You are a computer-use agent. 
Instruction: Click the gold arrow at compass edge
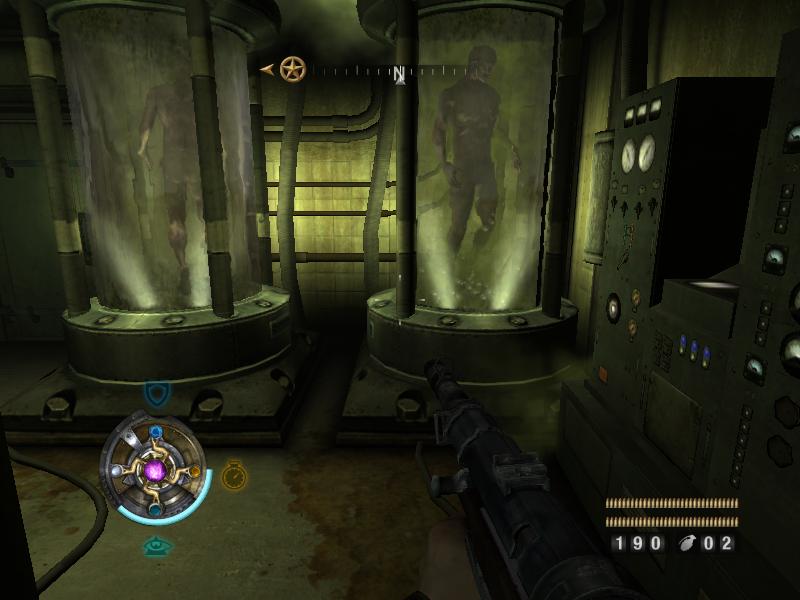point(267,69)
